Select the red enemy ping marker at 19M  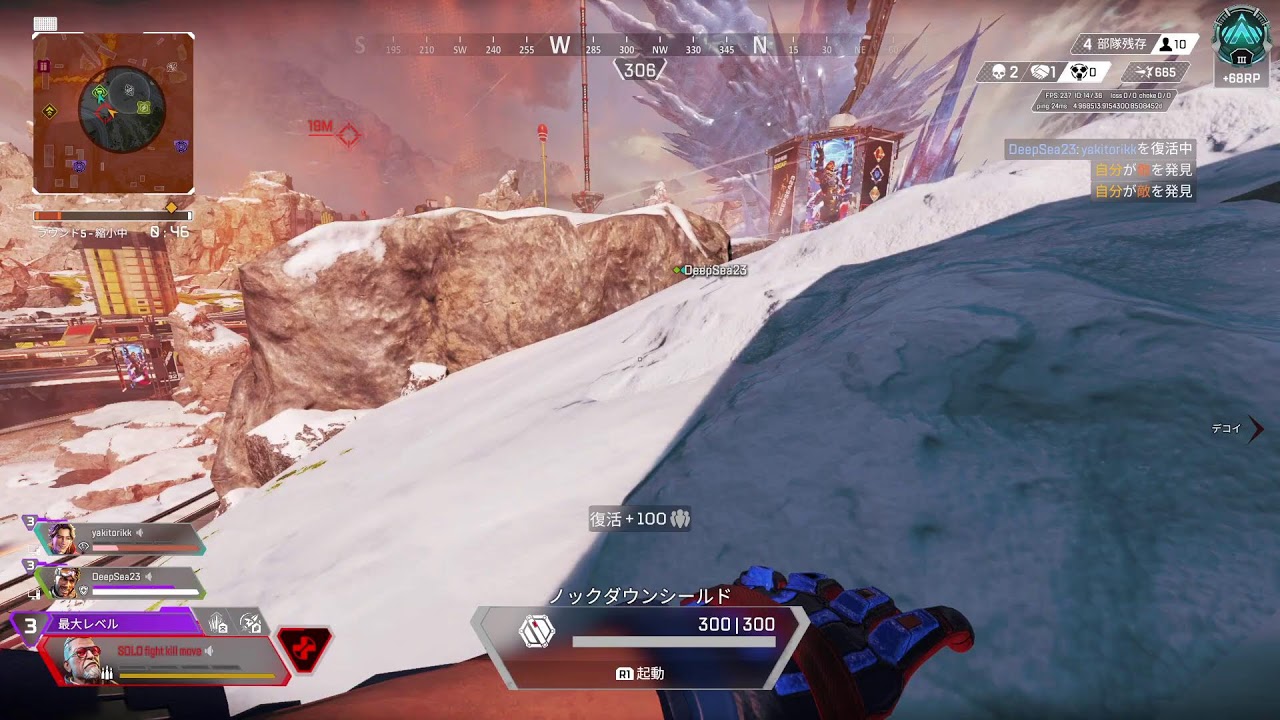tap(348, 133)
